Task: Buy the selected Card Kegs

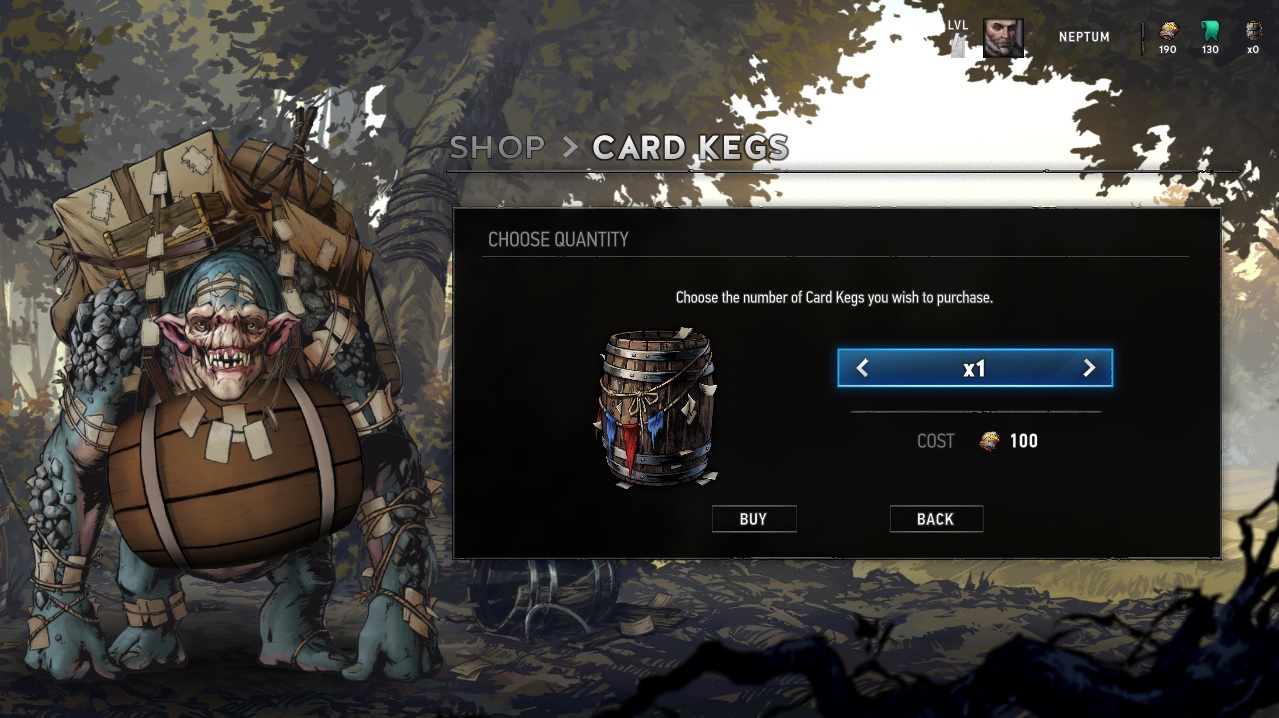Action: coord(753,519)
